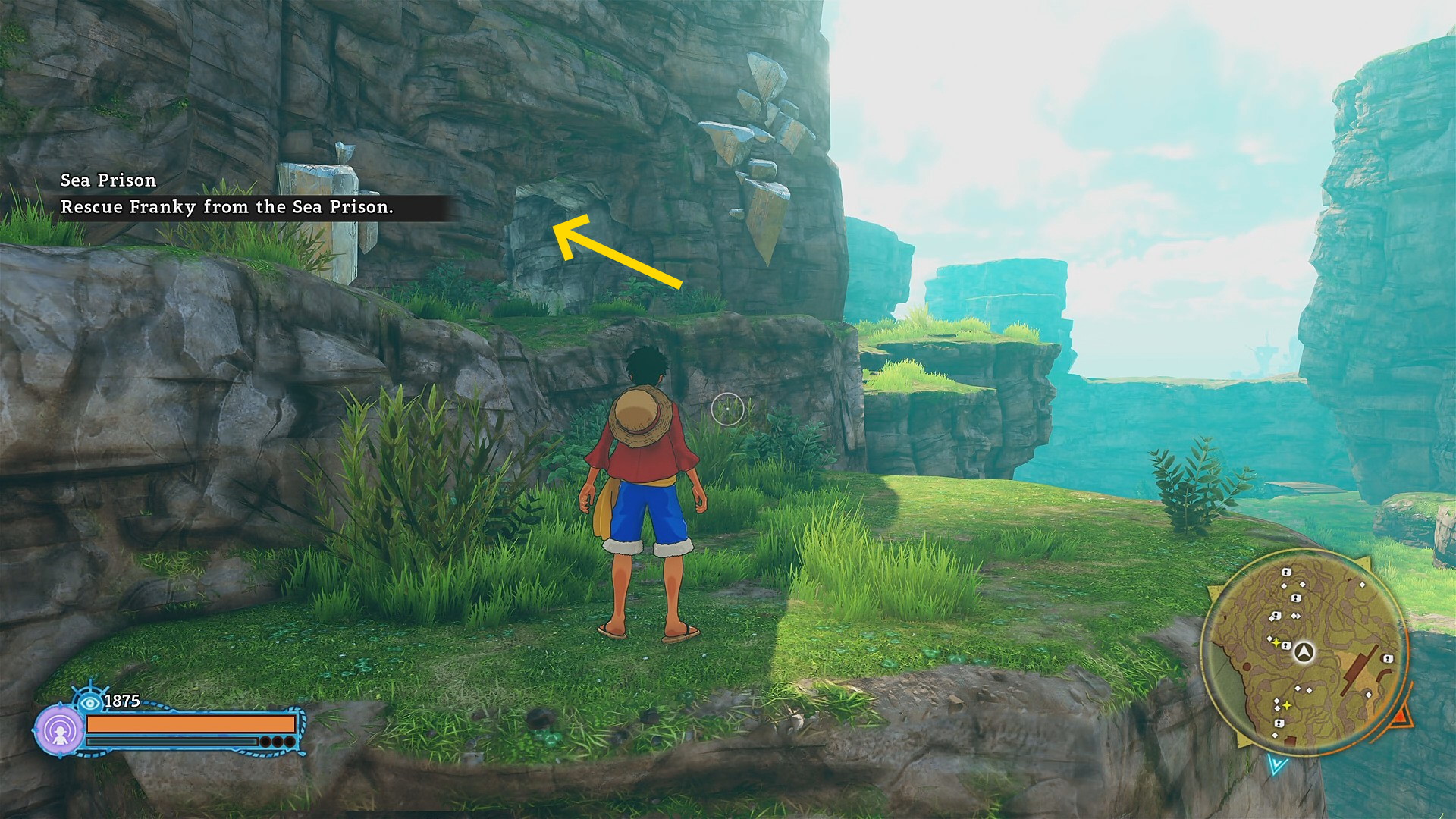Activate the purple Observation Haki icon

tap(59, 731)
